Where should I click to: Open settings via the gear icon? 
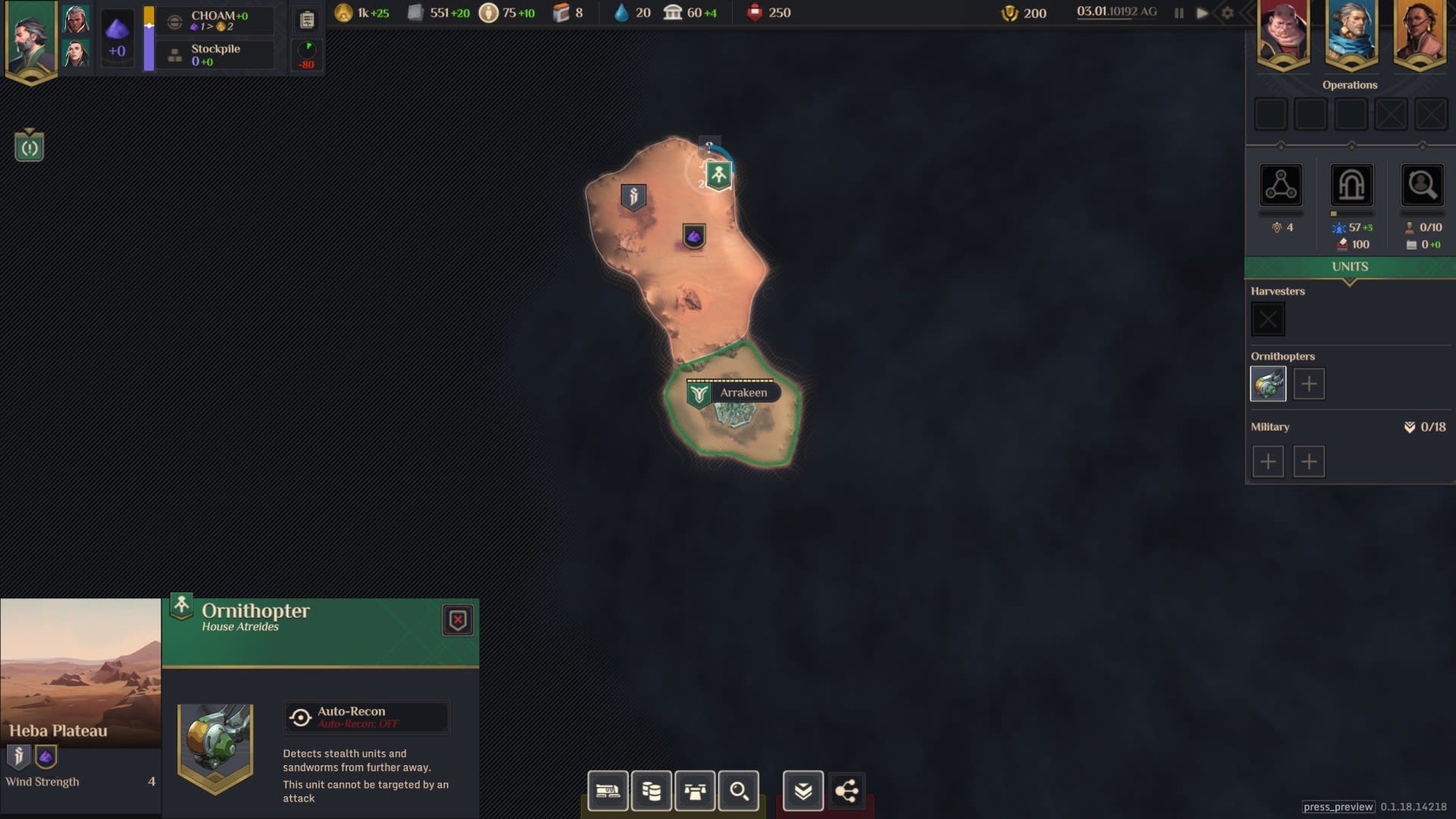click(1227, 13)
